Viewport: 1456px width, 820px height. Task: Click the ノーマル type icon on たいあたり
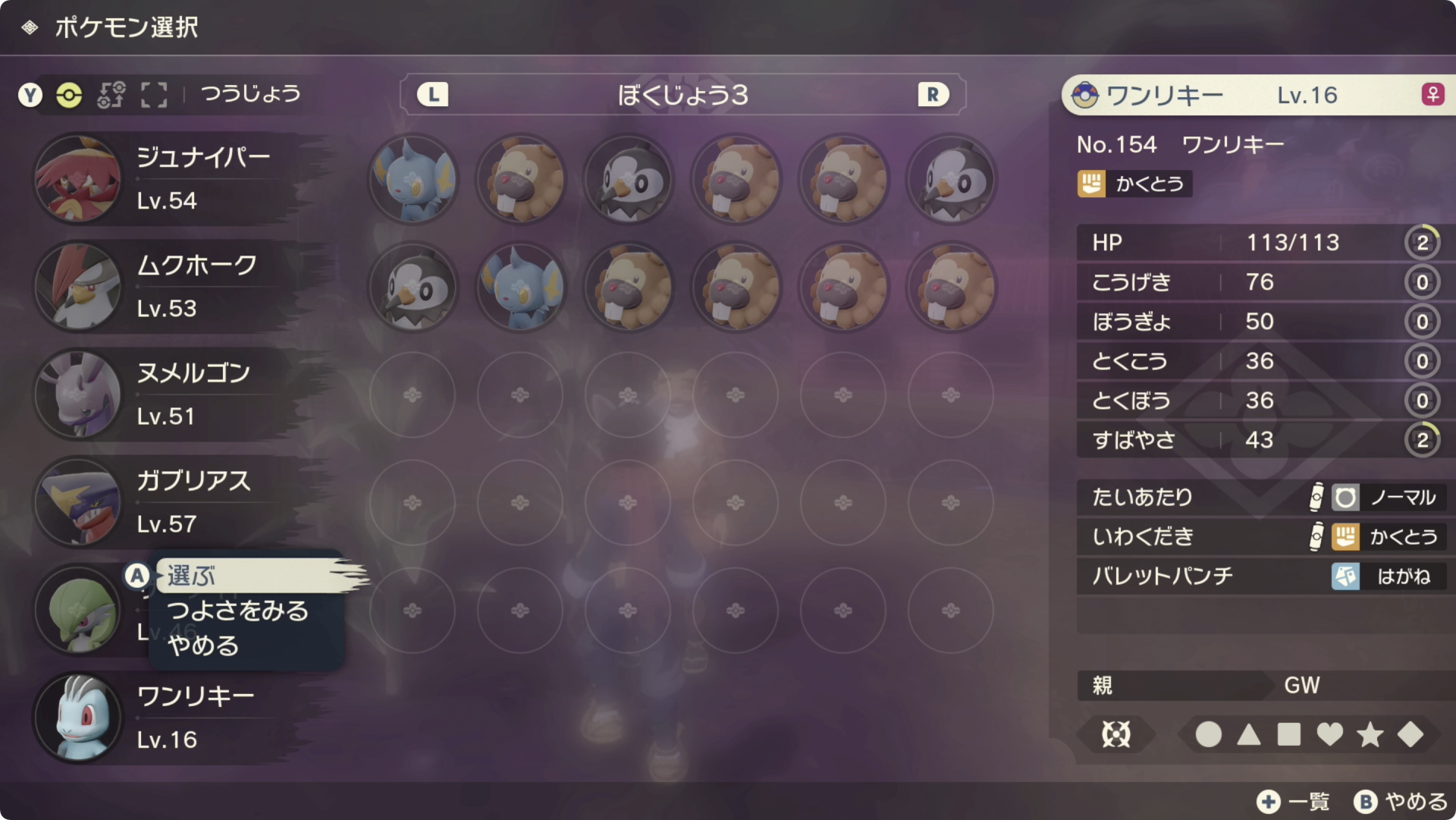1345,497
